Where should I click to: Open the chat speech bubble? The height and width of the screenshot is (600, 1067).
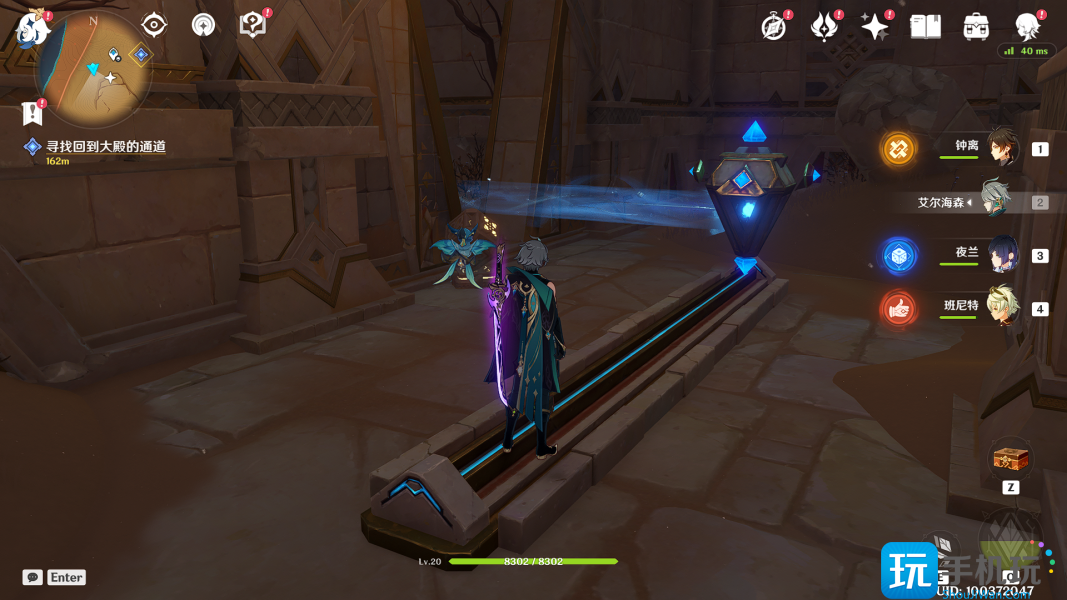(x=33, y=577)
